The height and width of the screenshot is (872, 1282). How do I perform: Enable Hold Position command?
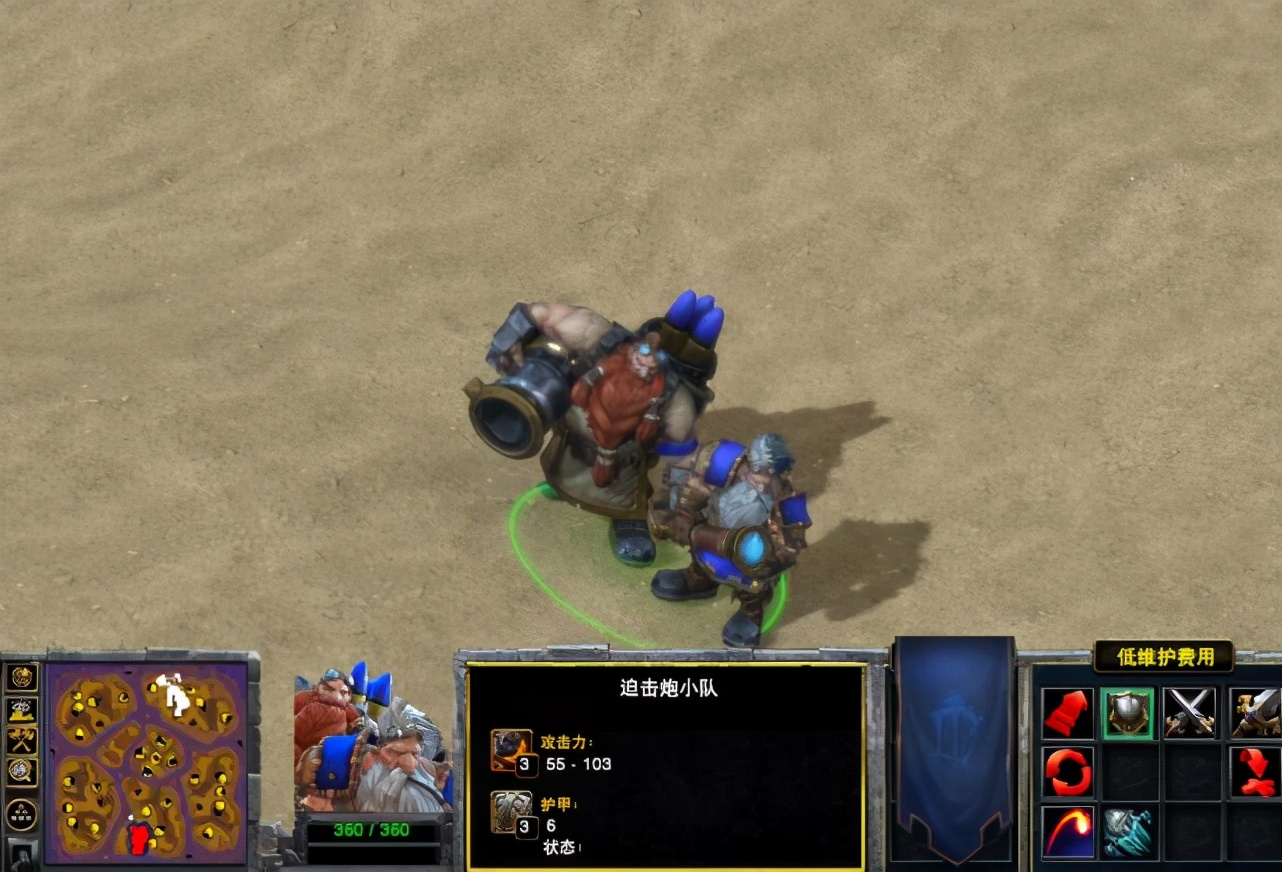[1256, 771]
